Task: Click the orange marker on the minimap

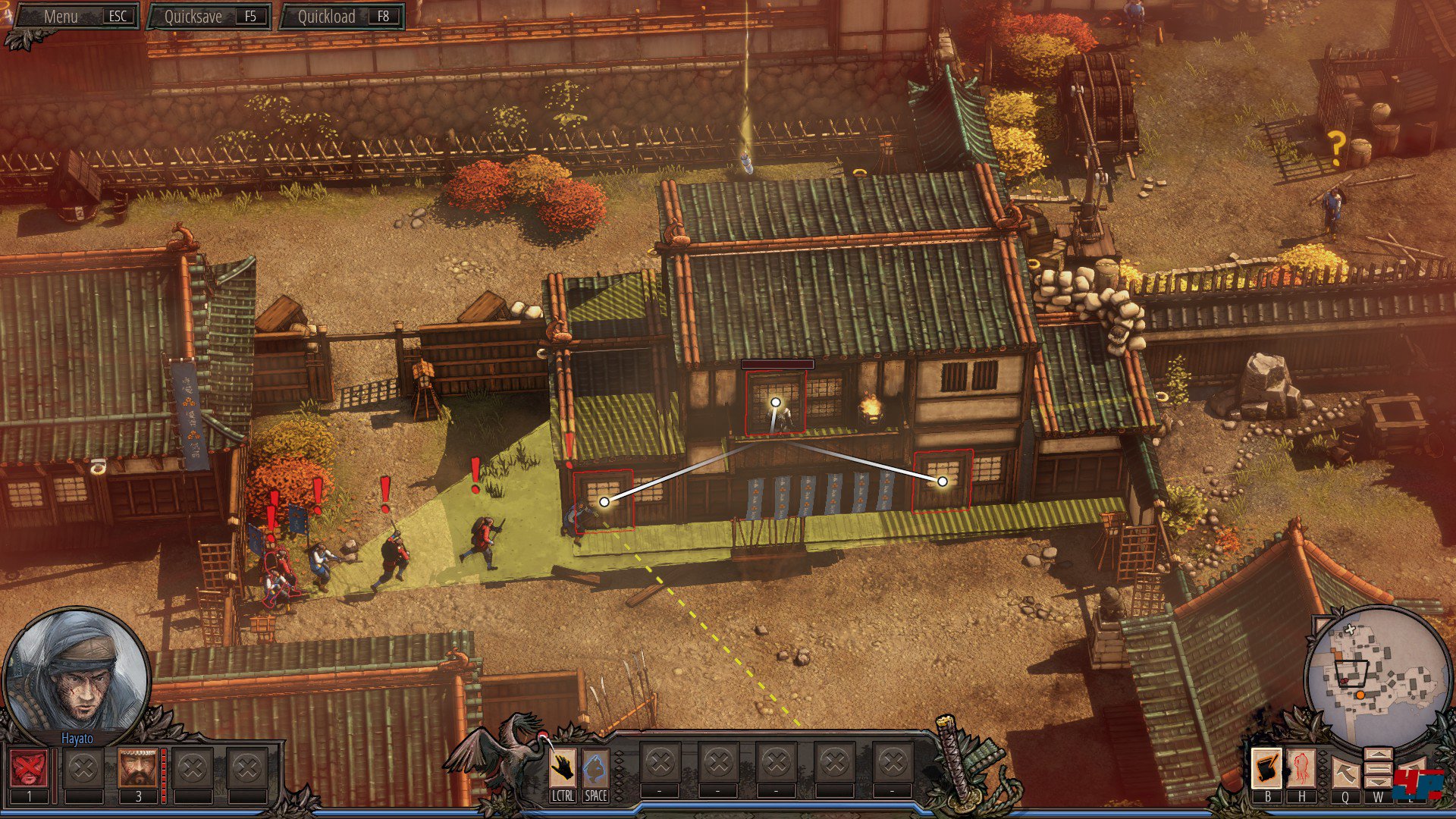Action: [1360, 695]
